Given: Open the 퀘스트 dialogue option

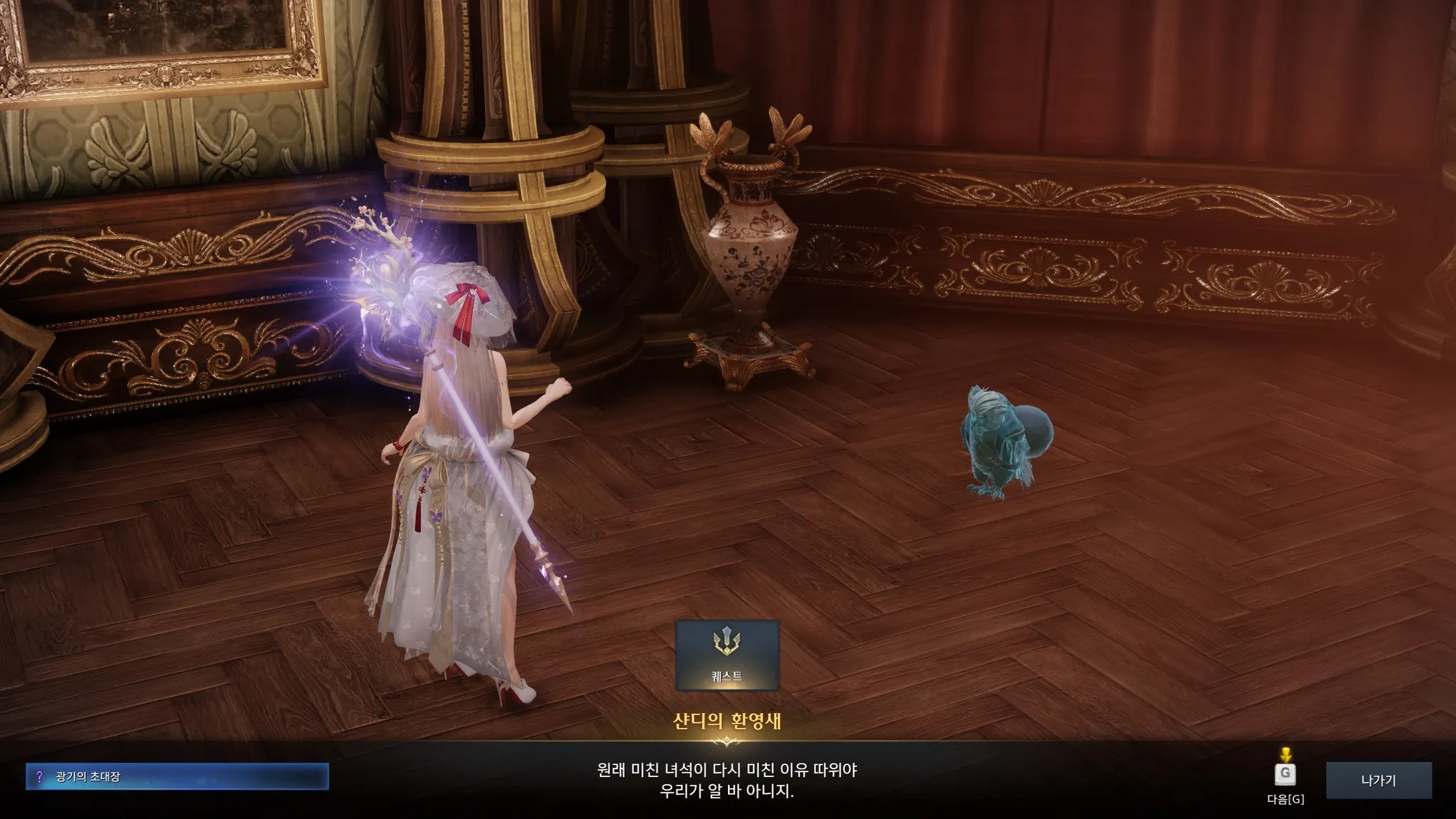Looking at the screenshot, I should tap(727, 655).
